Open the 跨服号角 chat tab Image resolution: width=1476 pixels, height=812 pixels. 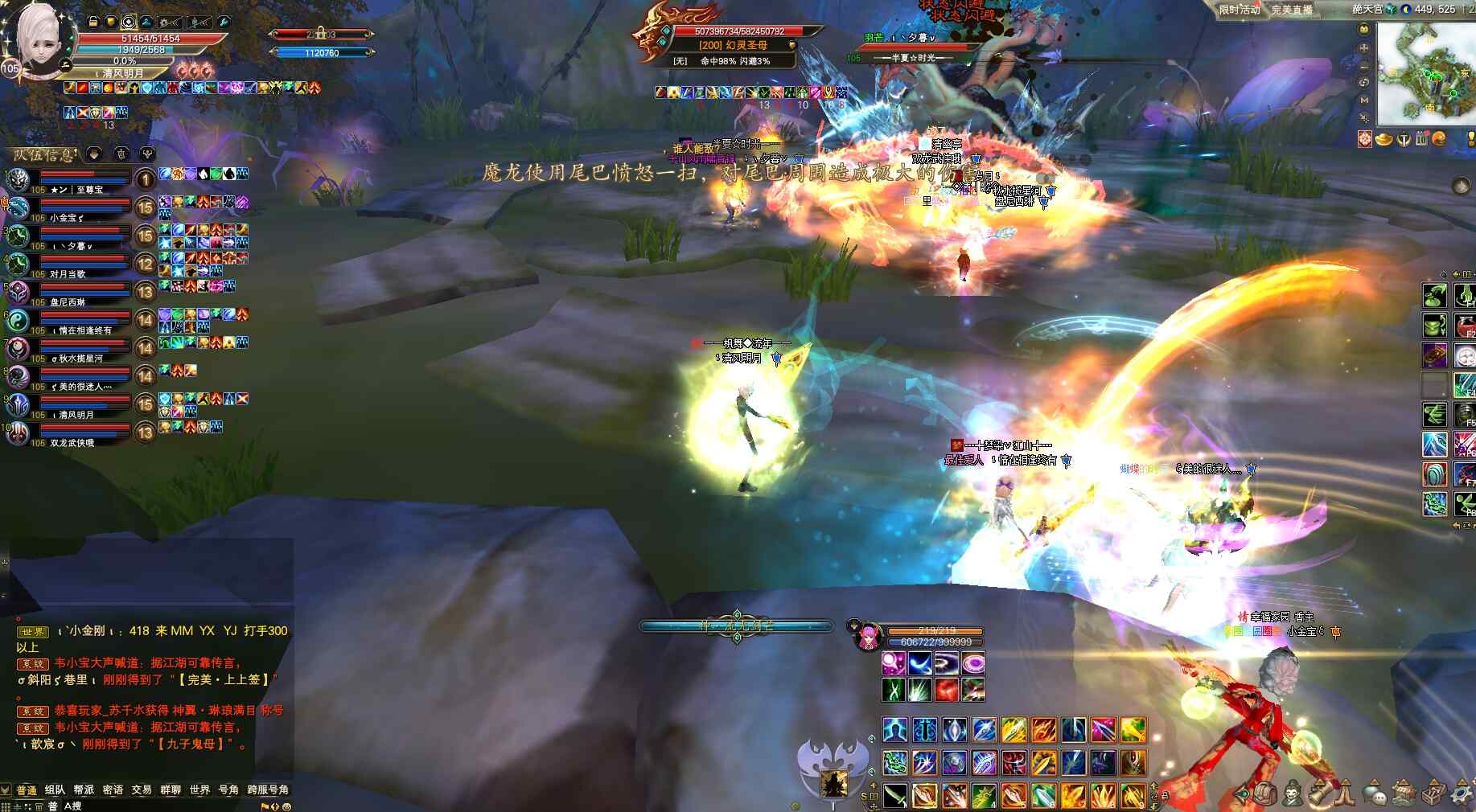point(268,789)
